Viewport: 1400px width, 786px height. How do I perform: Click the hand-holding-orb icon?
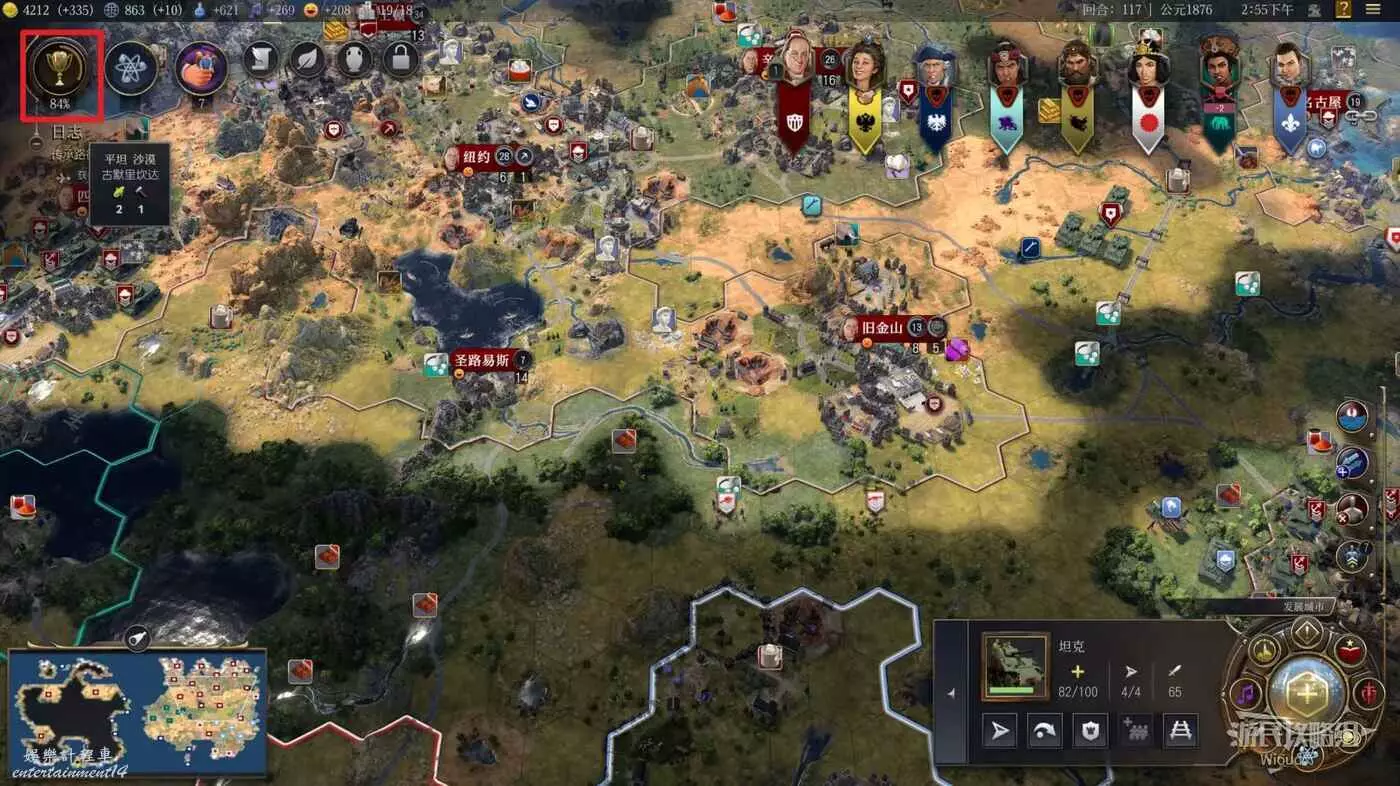pos(200,68)
